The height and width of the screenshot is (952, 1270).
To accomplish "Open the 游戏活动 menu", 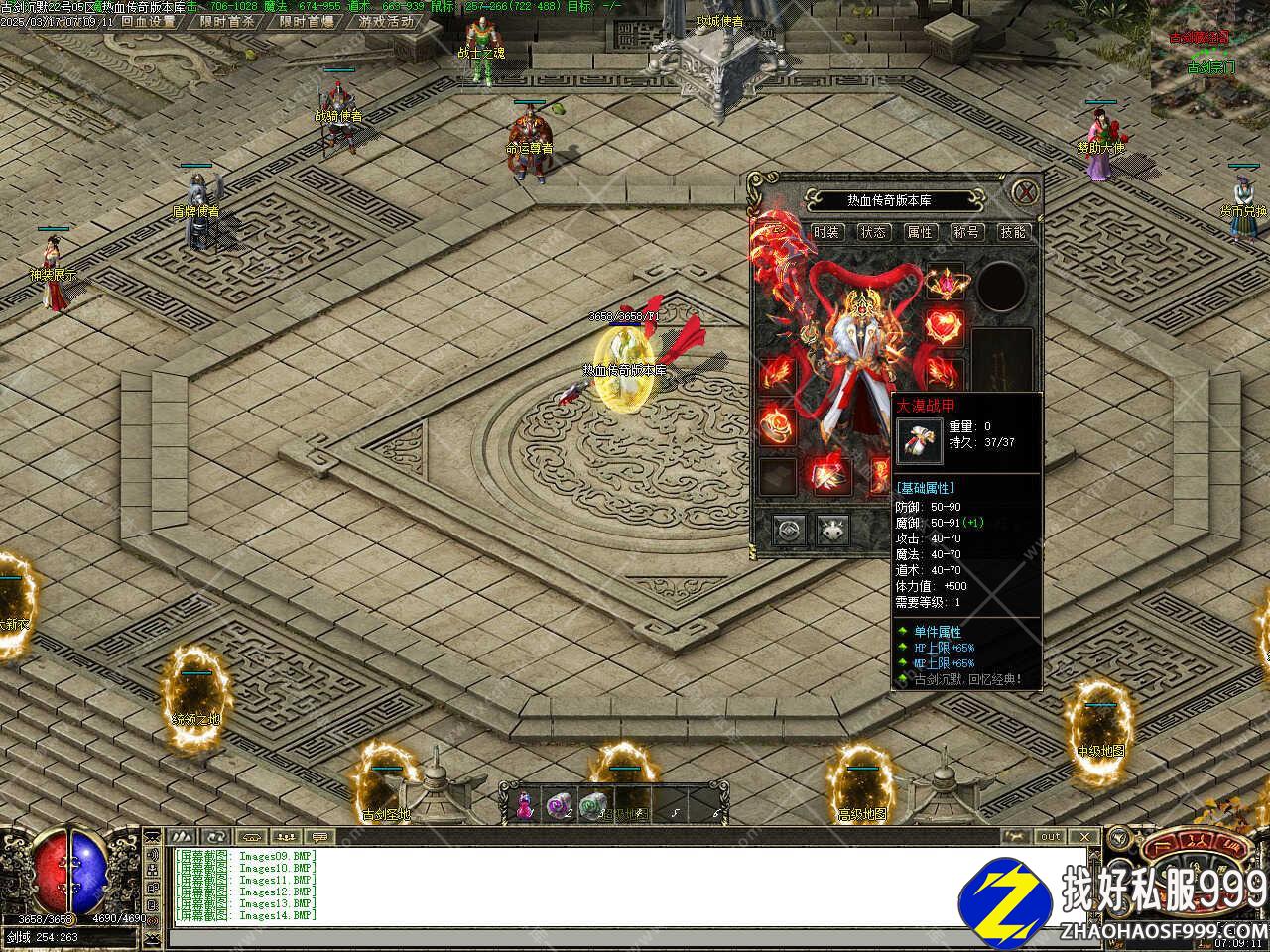I will pos(386,20).
